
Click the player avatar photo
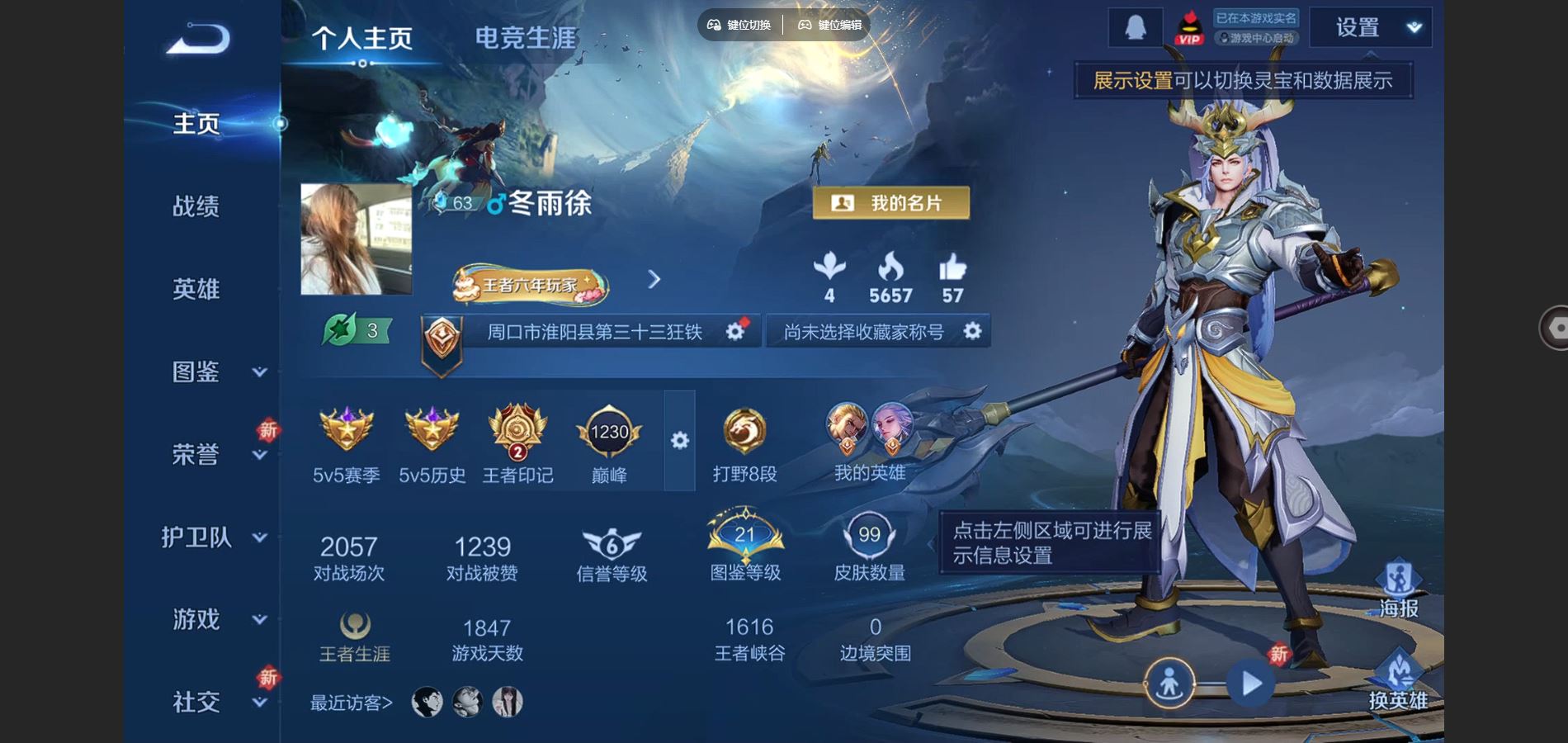357,239
